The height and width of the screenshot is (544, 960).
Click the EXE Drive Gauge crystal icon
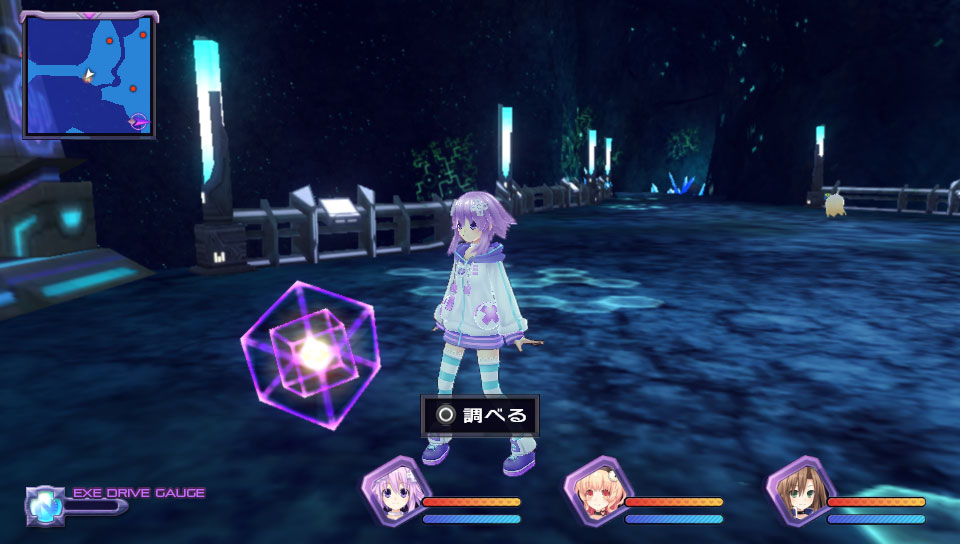point(44,506)
